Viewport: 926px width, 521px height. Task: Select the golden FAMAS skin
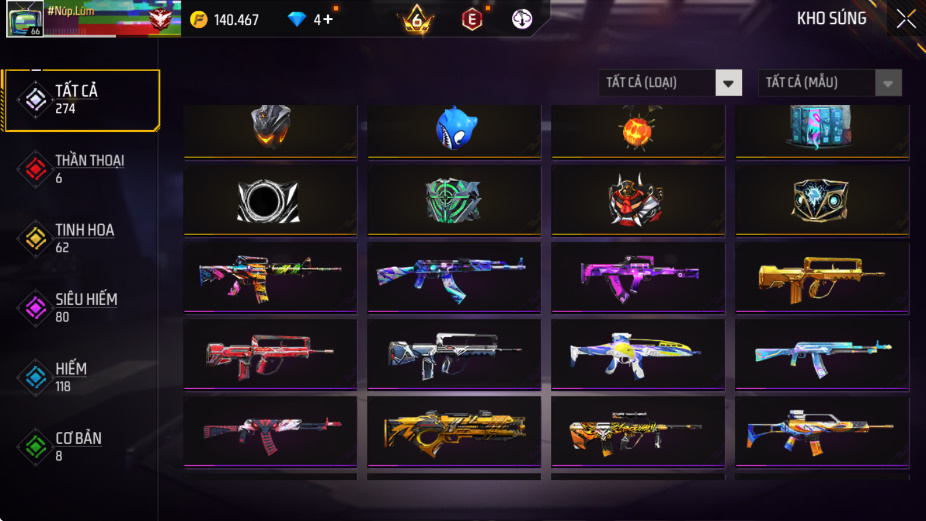822,274
